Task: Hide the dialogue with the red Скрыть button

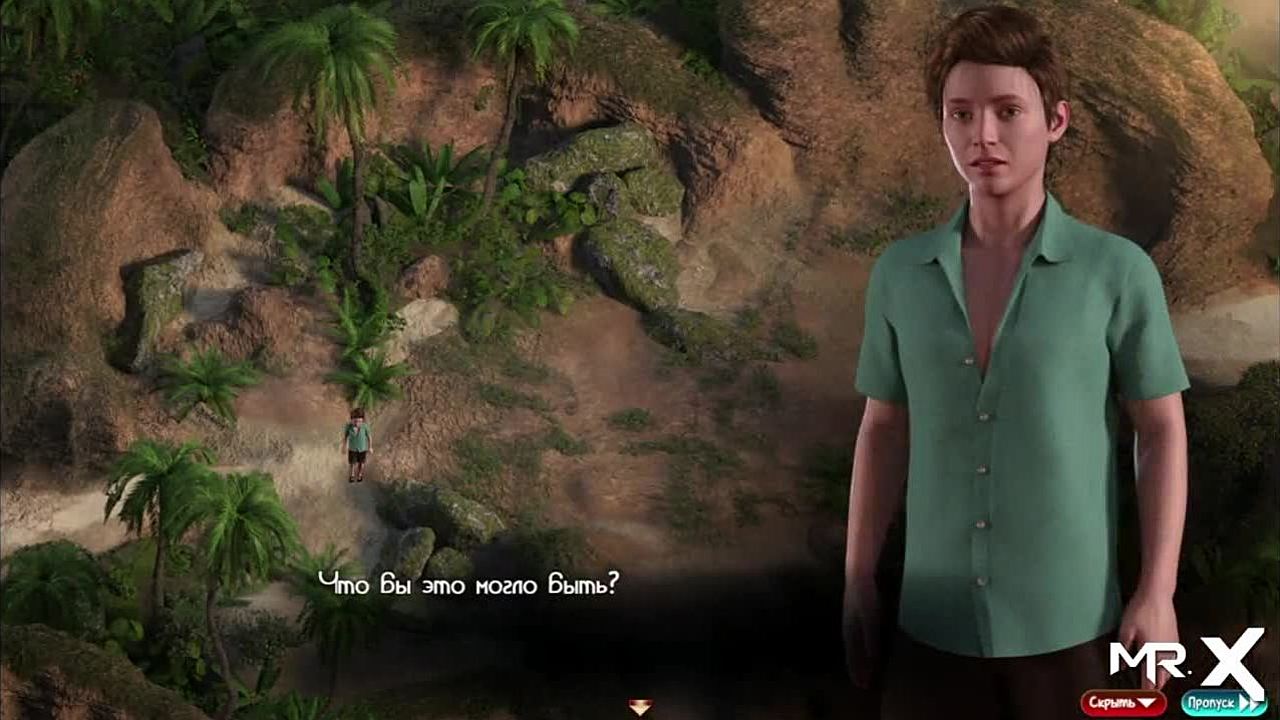Action: coord(1122,702)
